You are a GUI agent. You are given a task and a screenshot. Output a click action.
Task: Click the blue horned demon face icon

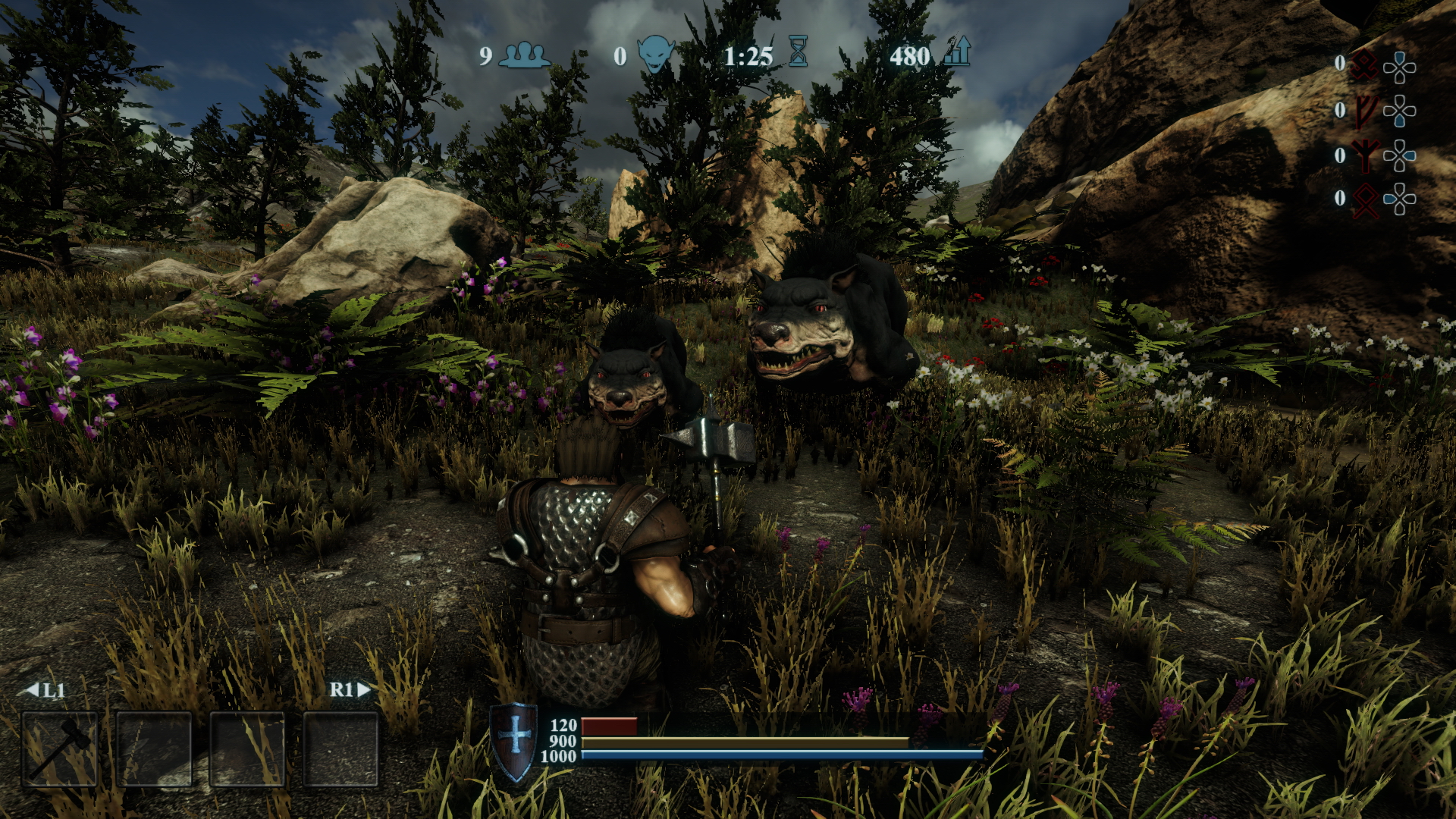click(655, 55)
